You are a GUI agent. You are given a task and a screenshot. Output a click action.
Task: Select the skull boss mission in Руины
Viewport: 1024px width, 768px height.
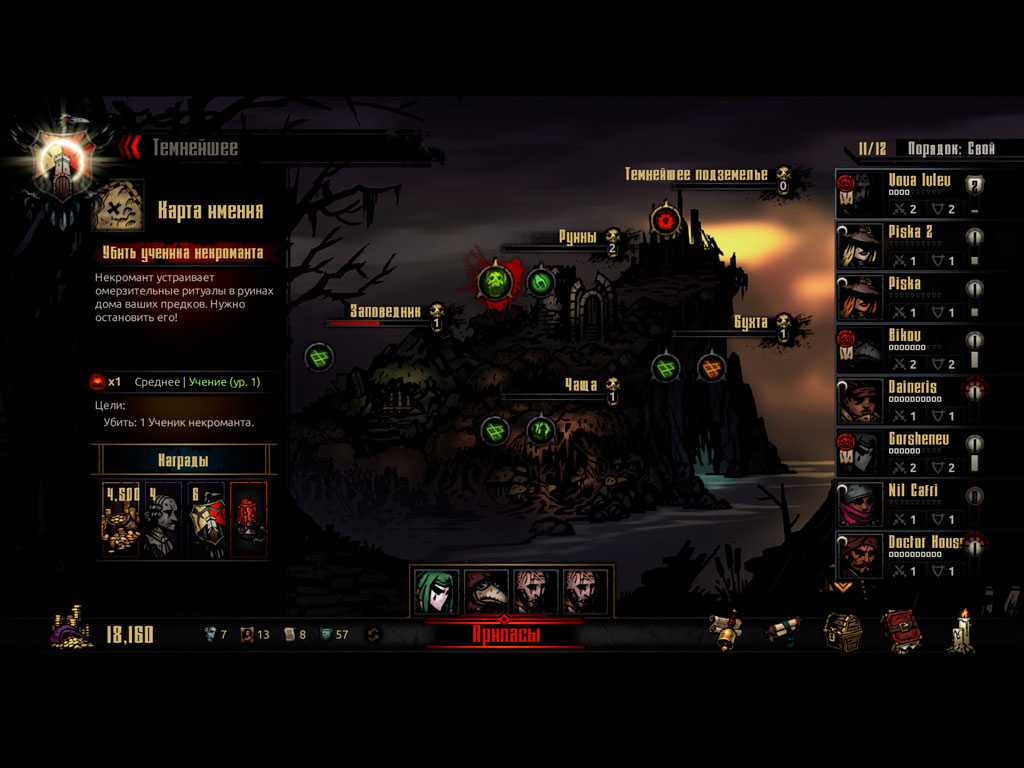(495, 282)
